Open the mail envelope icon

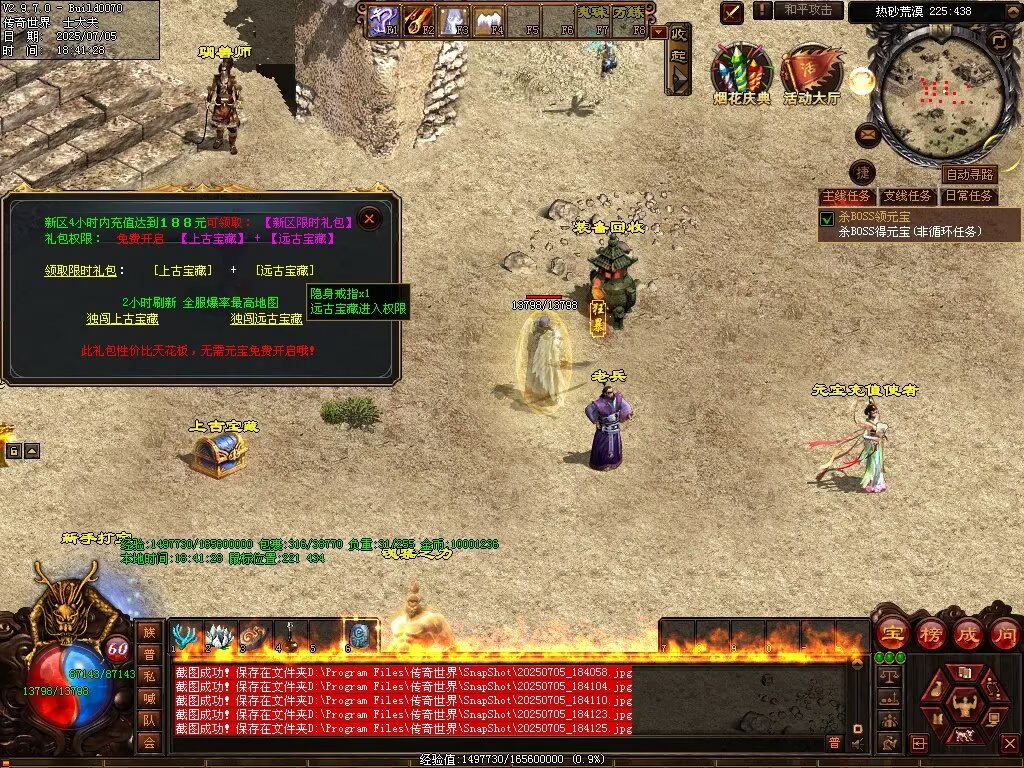(x=867, y=134)
